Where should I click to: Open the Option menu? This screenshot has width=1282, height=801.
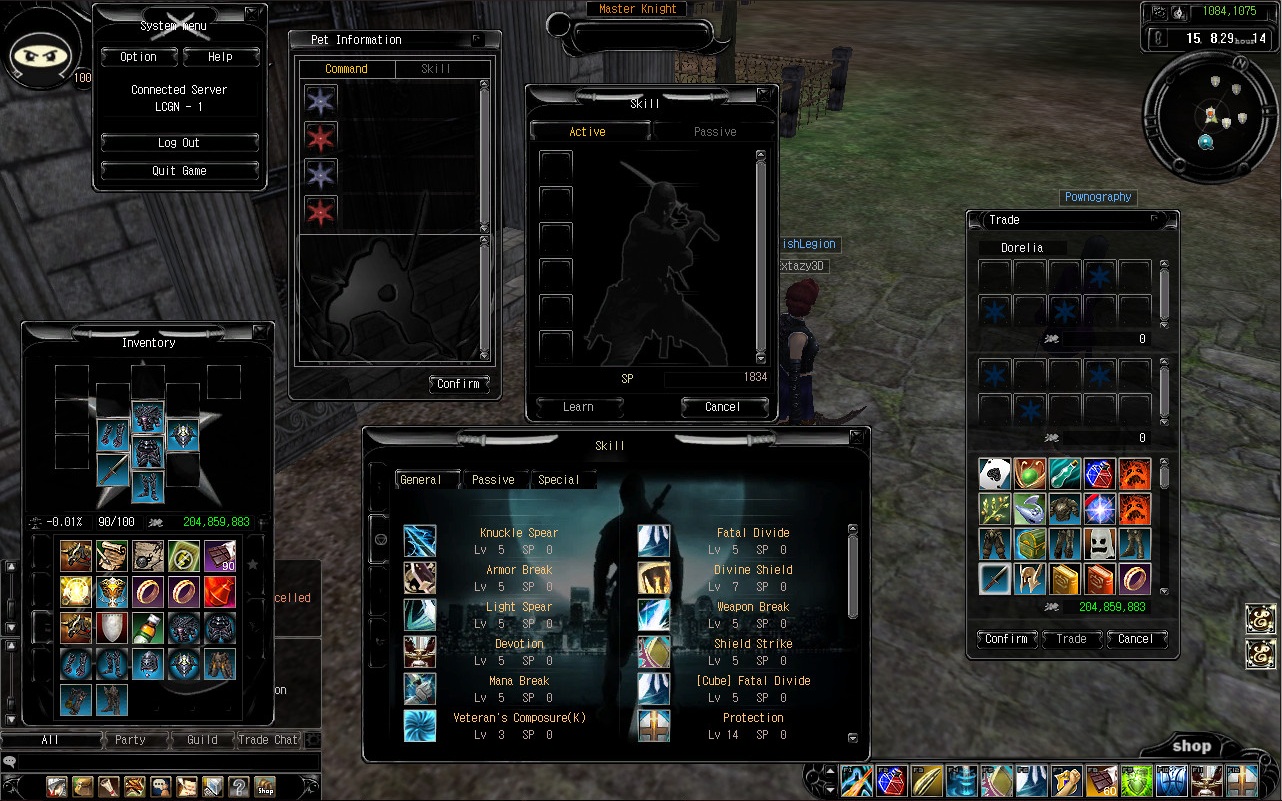[138, 57]
